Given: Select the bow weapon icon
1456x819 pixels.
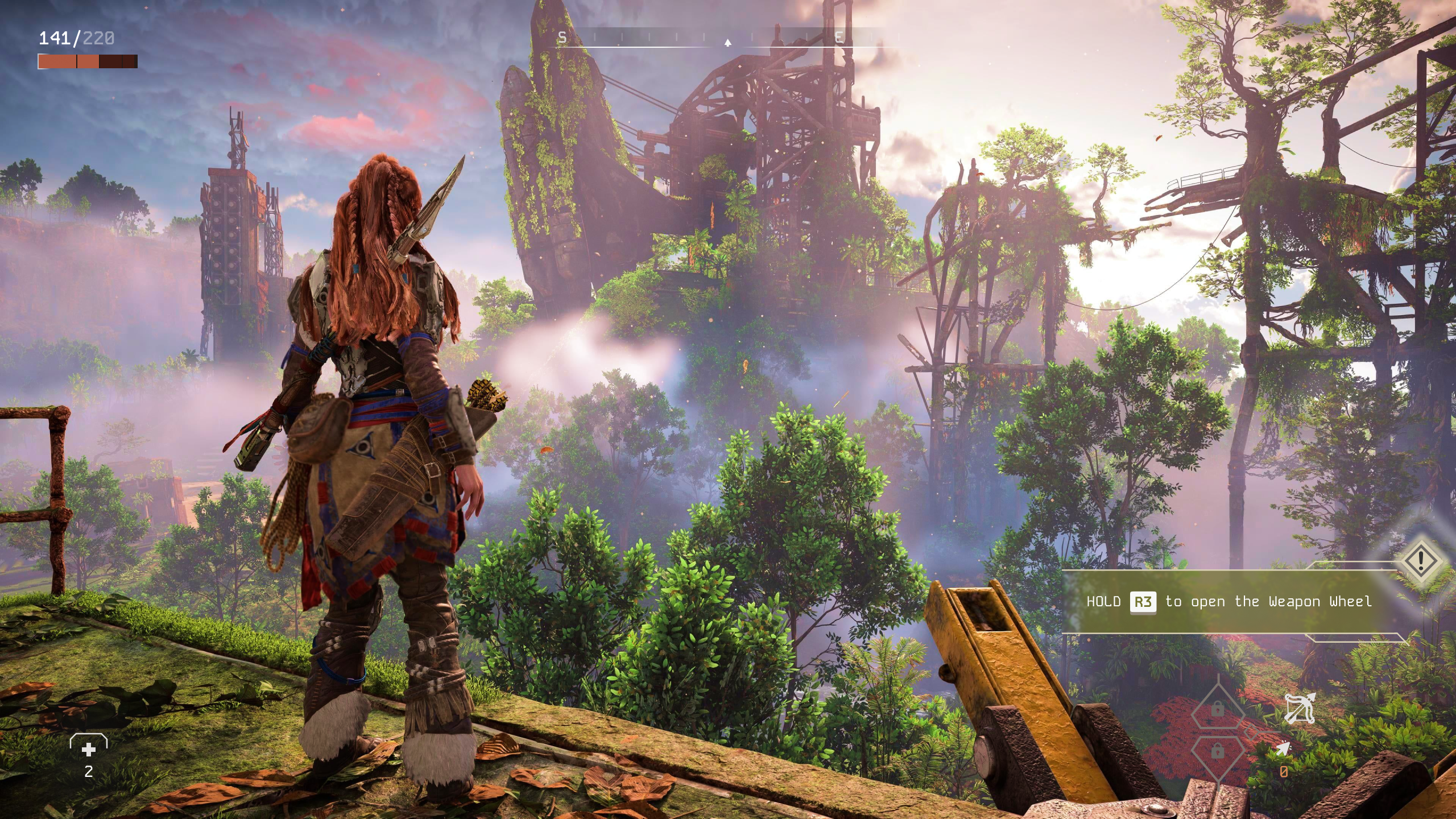Looking at the screenshot, I should [x=1299, y=709].
